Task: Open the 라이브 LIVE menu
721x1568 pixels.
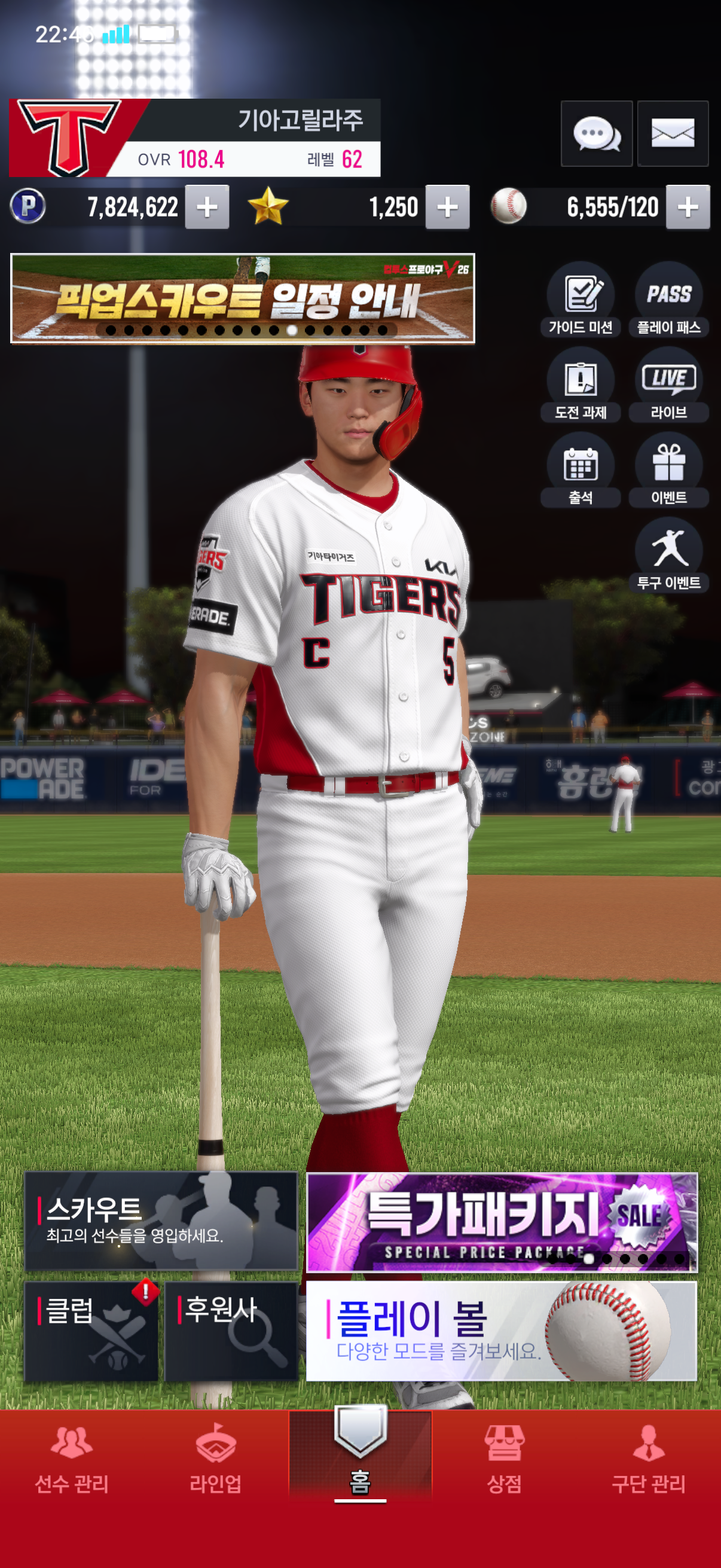Action: (x=668, y=385)
